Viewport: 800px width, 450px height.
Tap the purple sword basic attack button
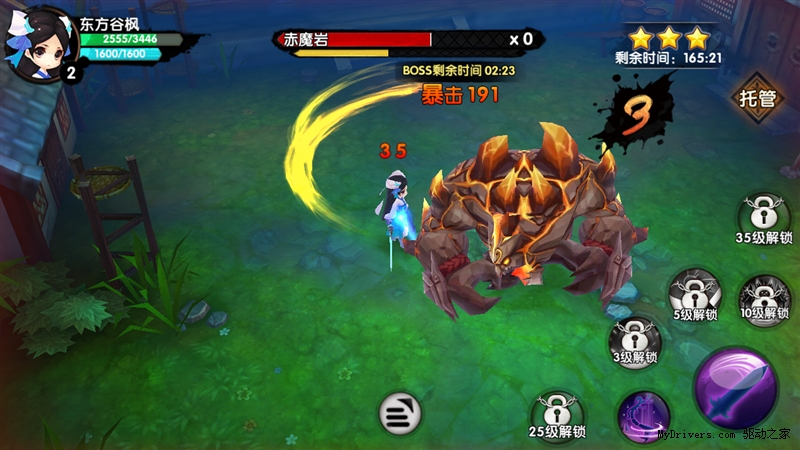click(x=736, y=386)
